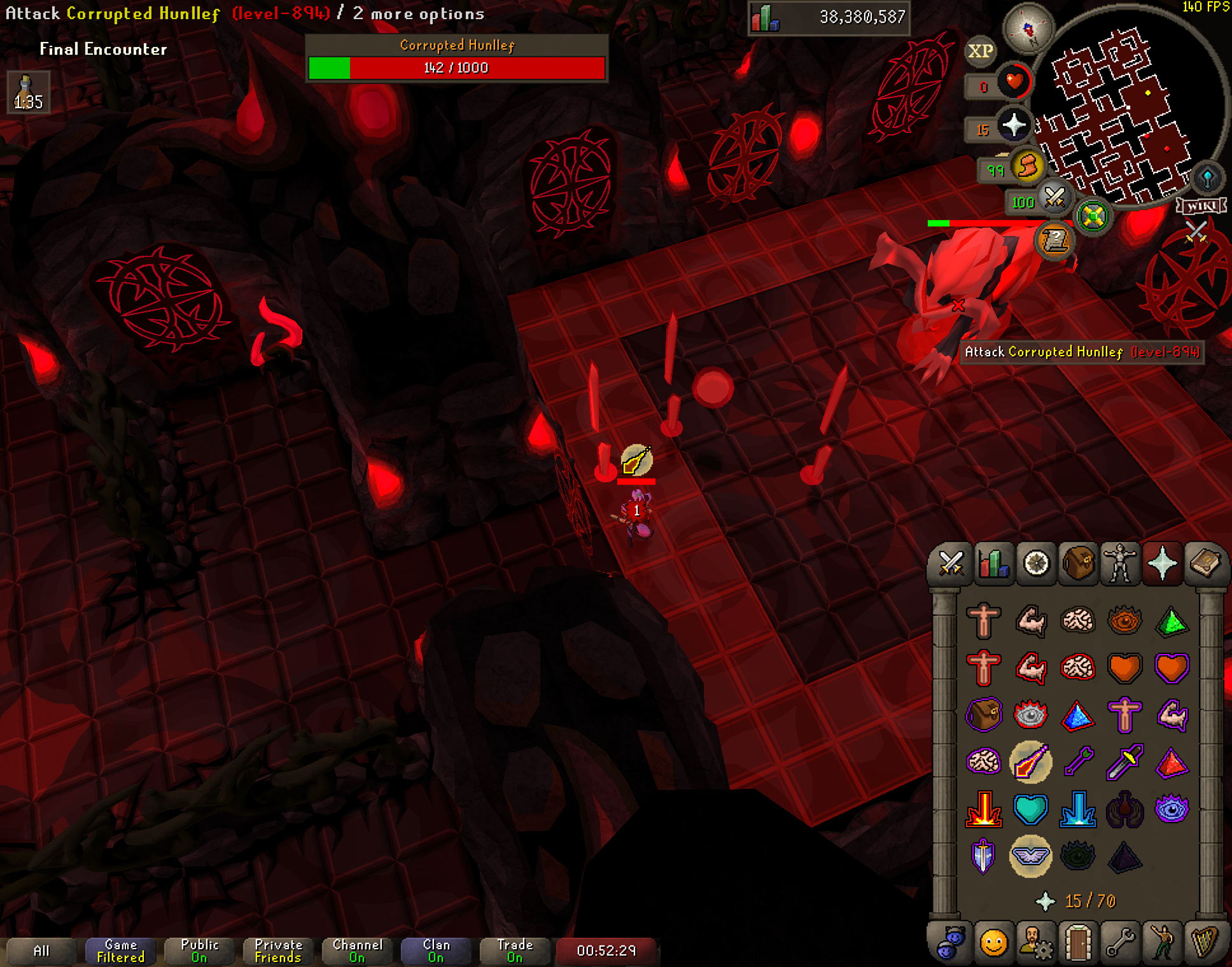This screenshot has height=967, width=1232.
Task: Toggle the Piety winged prayer
Action: pyautogui.click(x=1030, y=856)
